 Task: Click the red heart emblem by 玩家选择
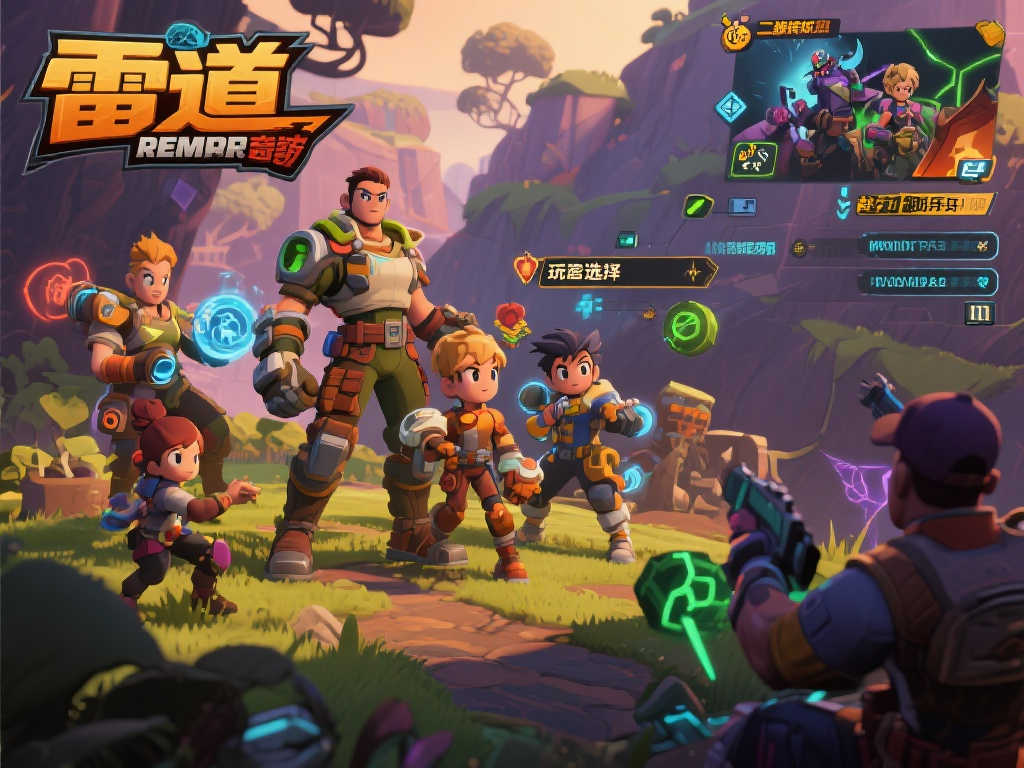526,267
